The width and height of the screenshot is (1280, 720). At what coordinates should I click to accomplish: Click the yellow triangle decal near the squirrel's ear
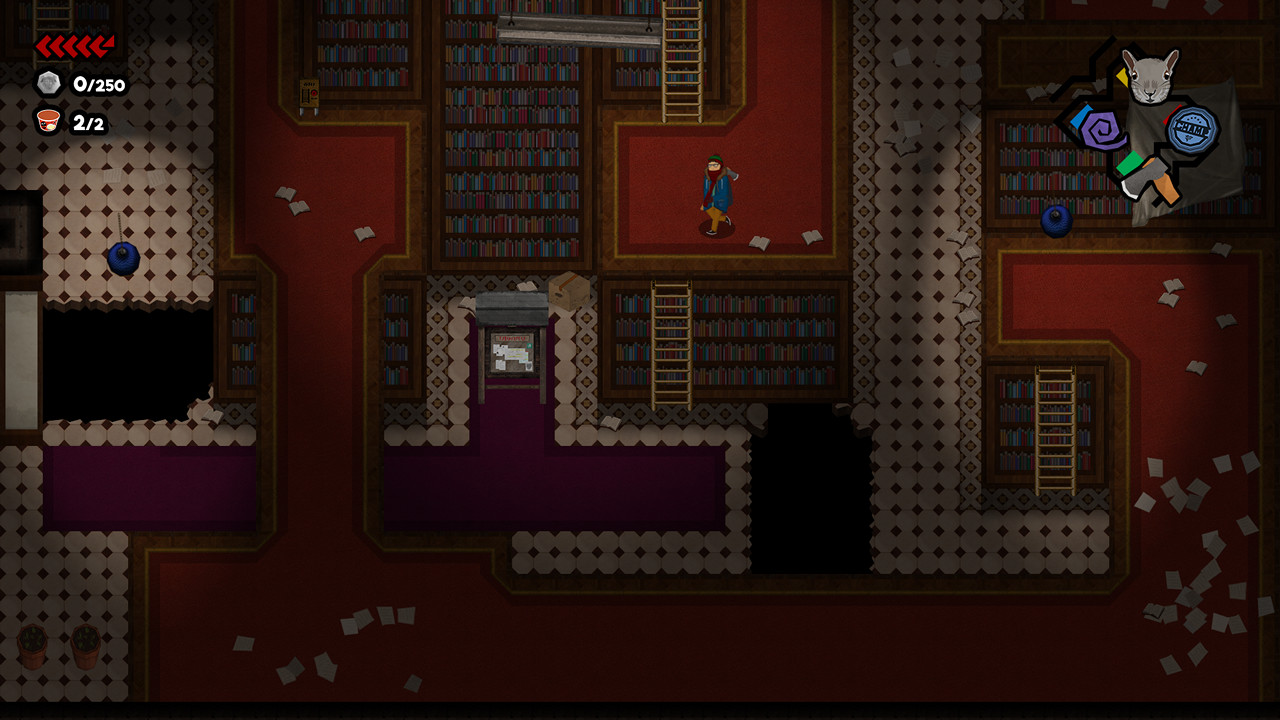coord(1123,77)
